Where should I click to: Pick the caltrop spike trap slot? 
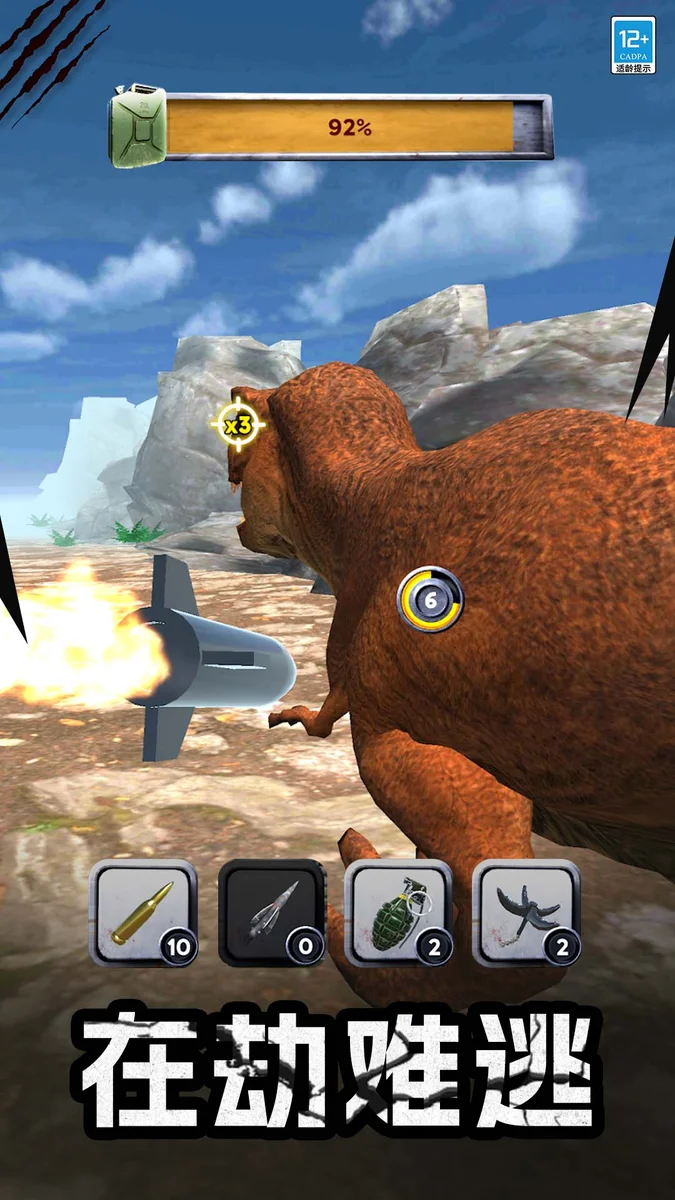pos(526,912)
